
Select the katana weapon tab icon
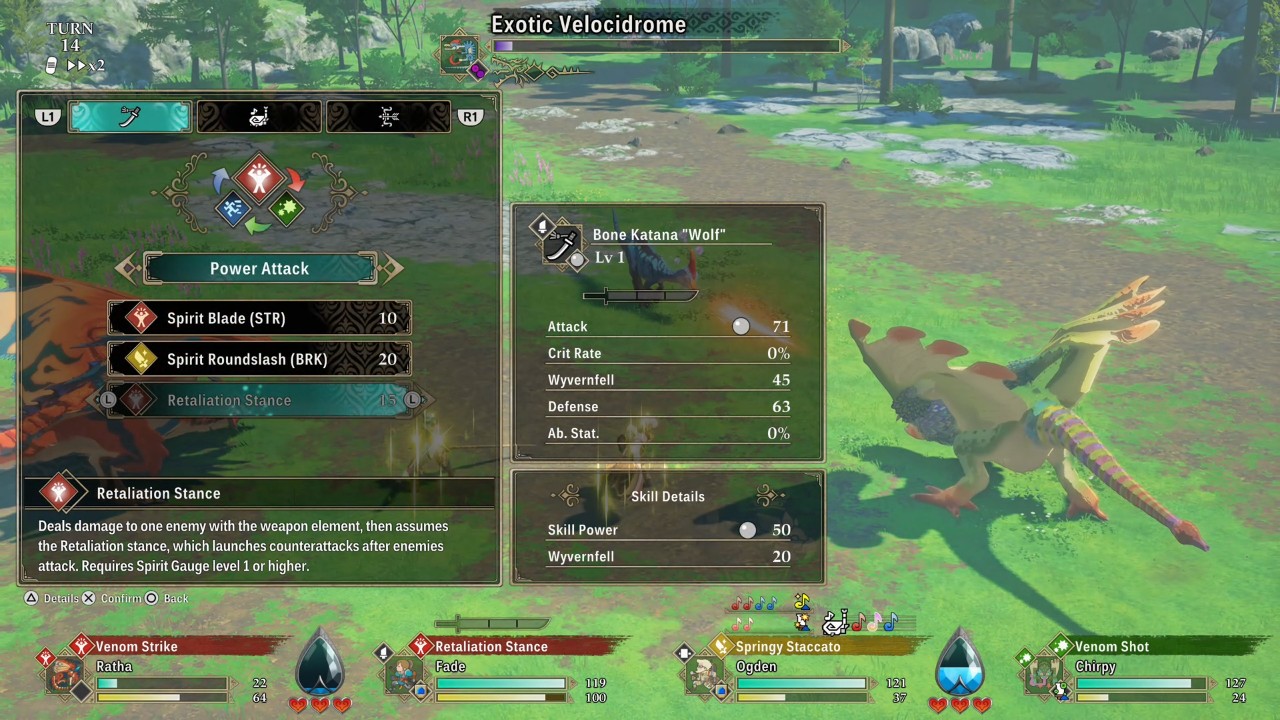click(x=129, y=116)
